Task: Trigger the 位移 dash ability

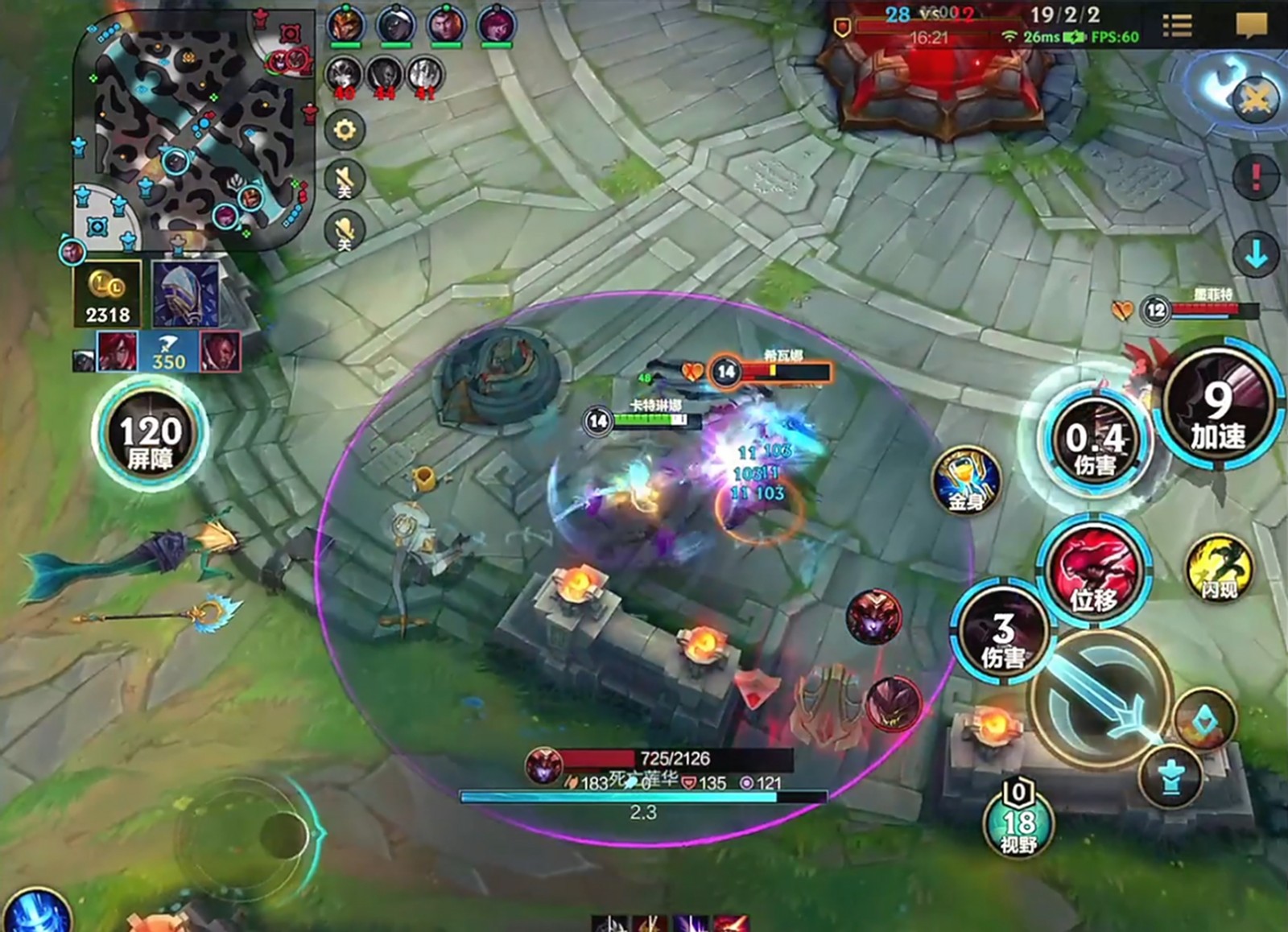Action: [x=1093, y=568]
